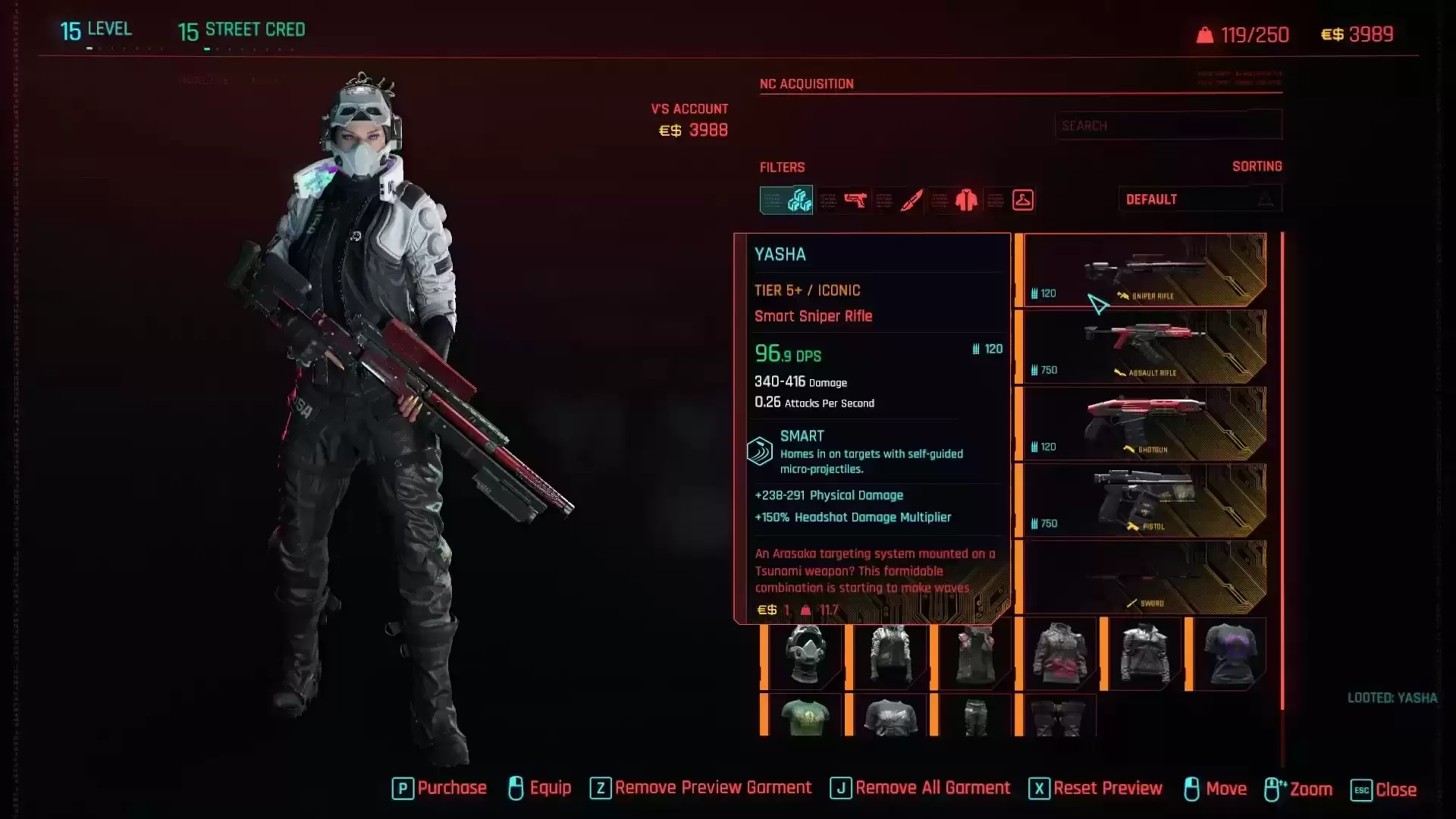The height and width of the screenshot is (819, 1456).
Task: Pick the red shotgun item slot
Action: click(1144, 423)
